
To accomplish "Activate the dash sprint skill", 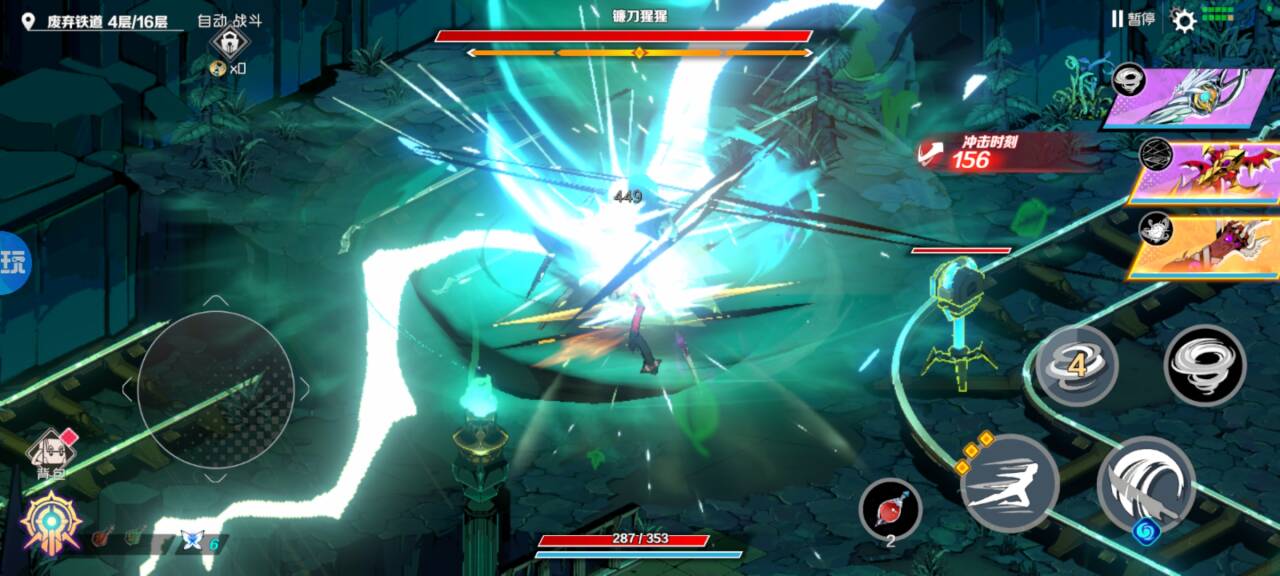I will pos(1008,483).
